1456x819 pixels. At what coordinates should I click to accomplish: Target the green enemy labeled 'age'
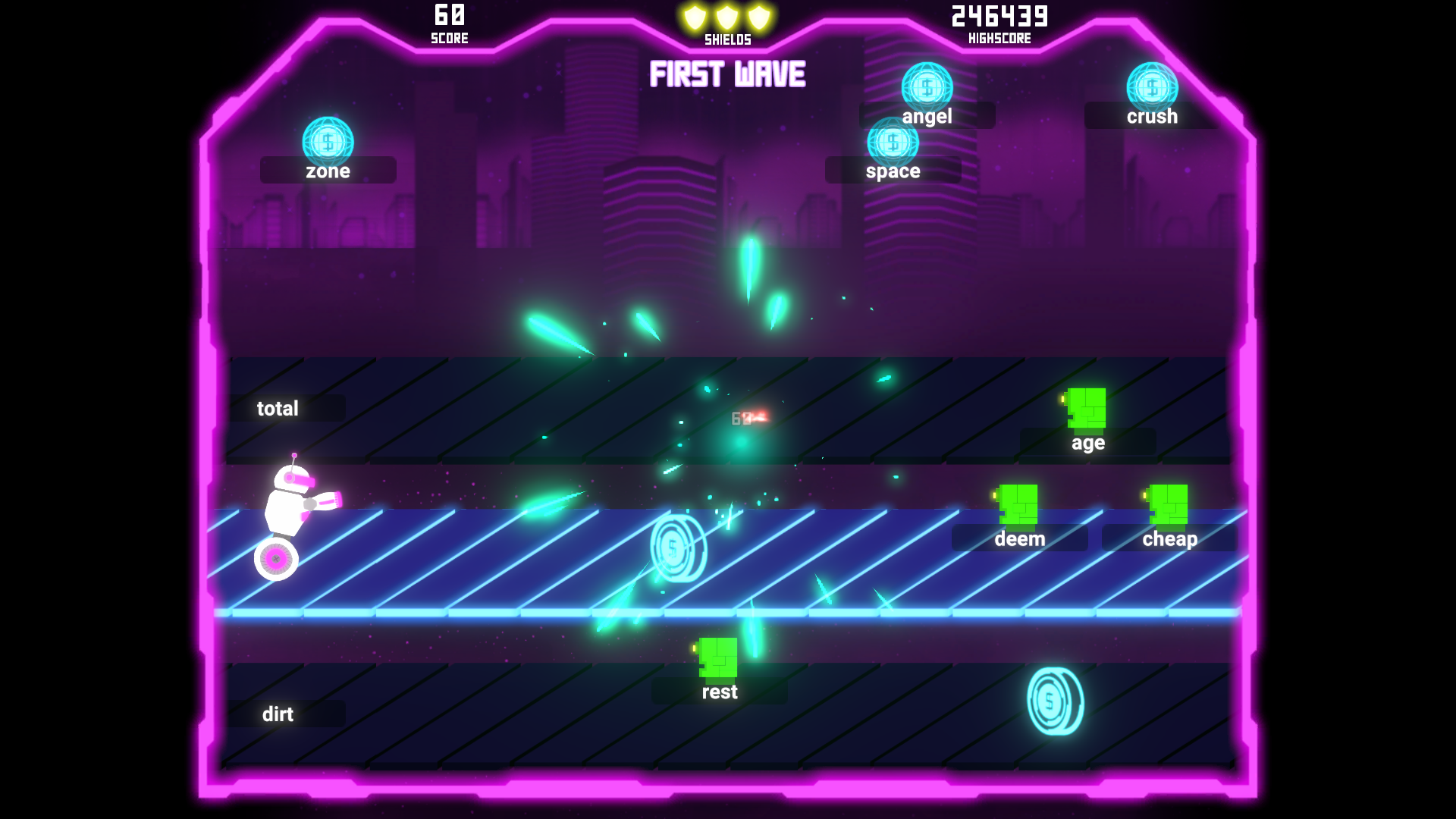click(x=1086, y=407)
